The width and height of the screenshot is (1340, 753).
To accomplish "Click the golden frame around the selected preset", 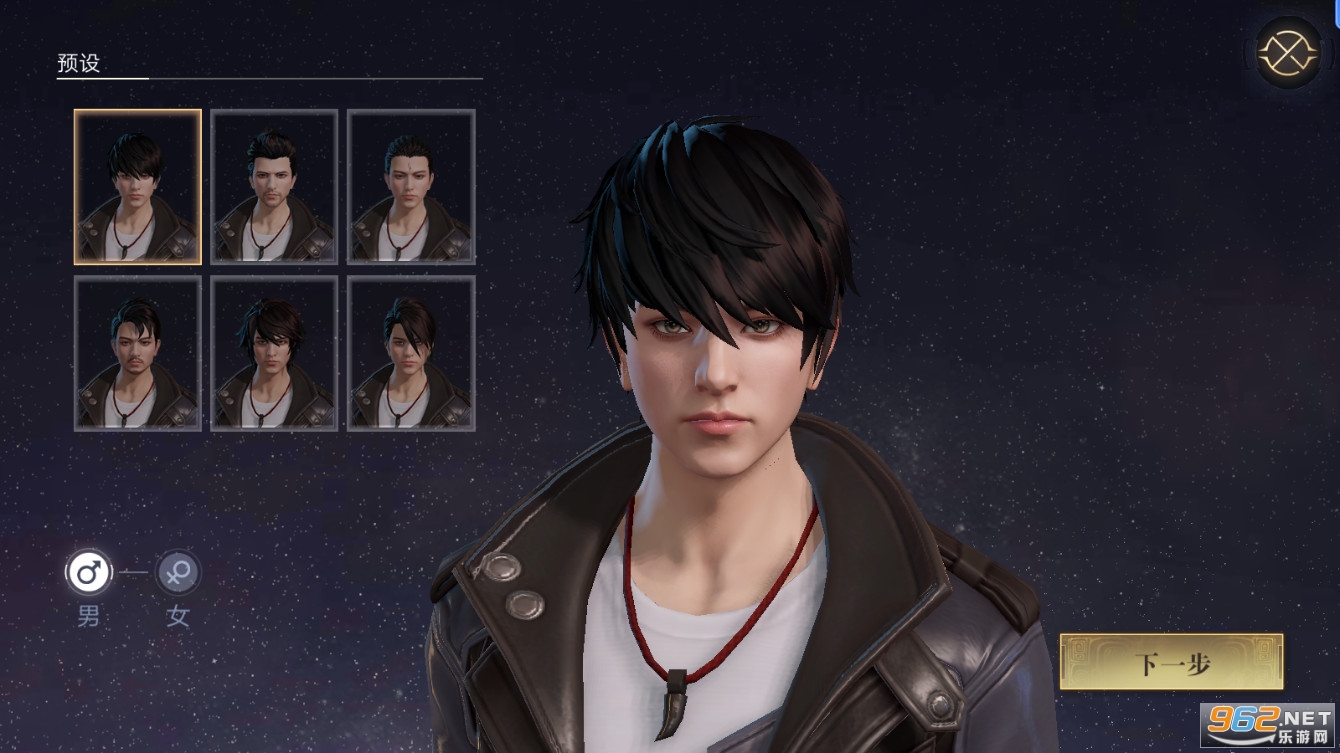I will [x=137, y=112].
